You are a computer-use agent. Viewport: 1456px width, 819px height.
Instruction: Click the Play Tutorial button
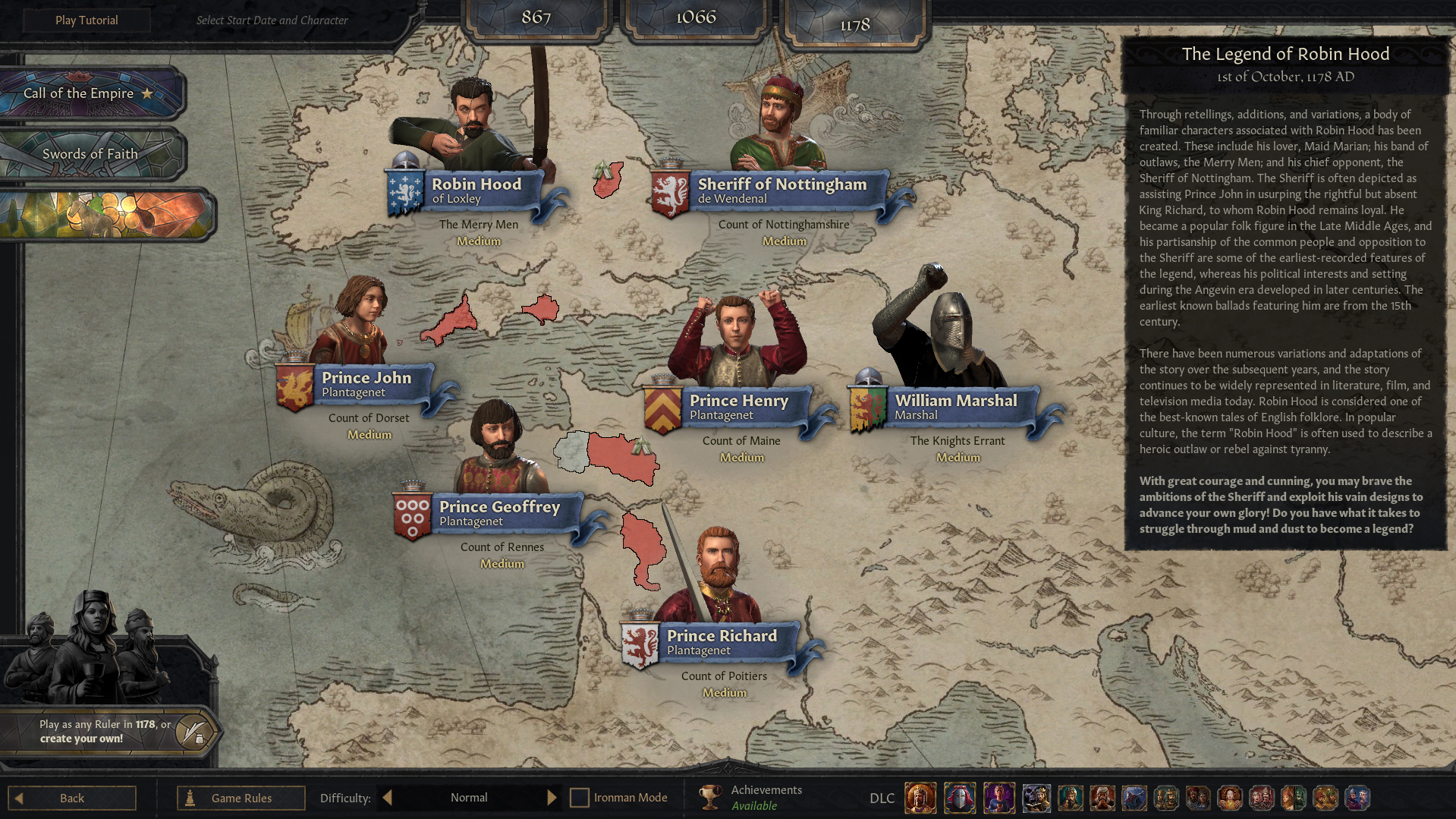[86, 20]
